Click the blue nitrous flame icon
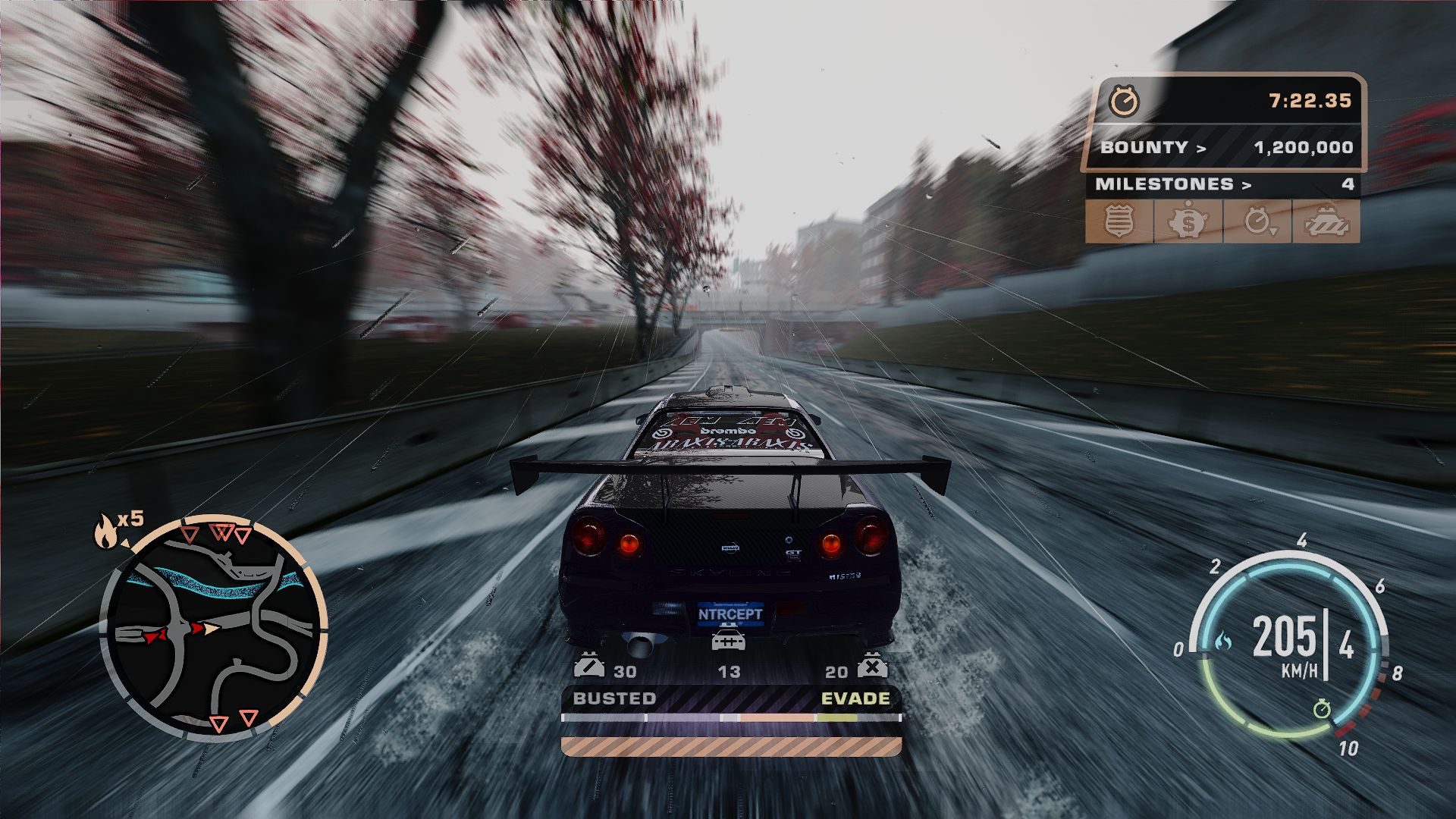1456x819 pixels. [x=1223, y=642]
